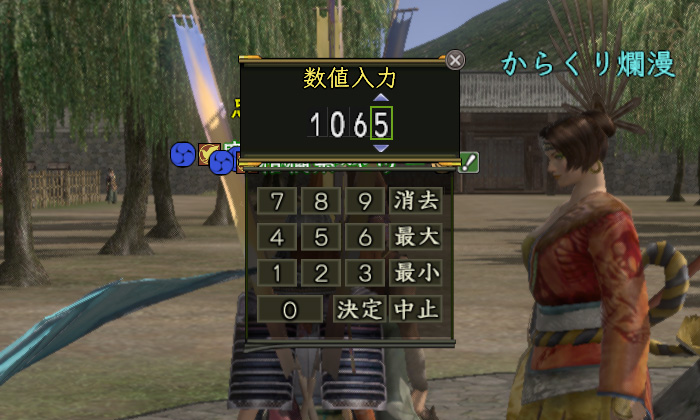Set the minimum value with 最小
The width and height of the screenshot is (700, 420).
point(416,273)
